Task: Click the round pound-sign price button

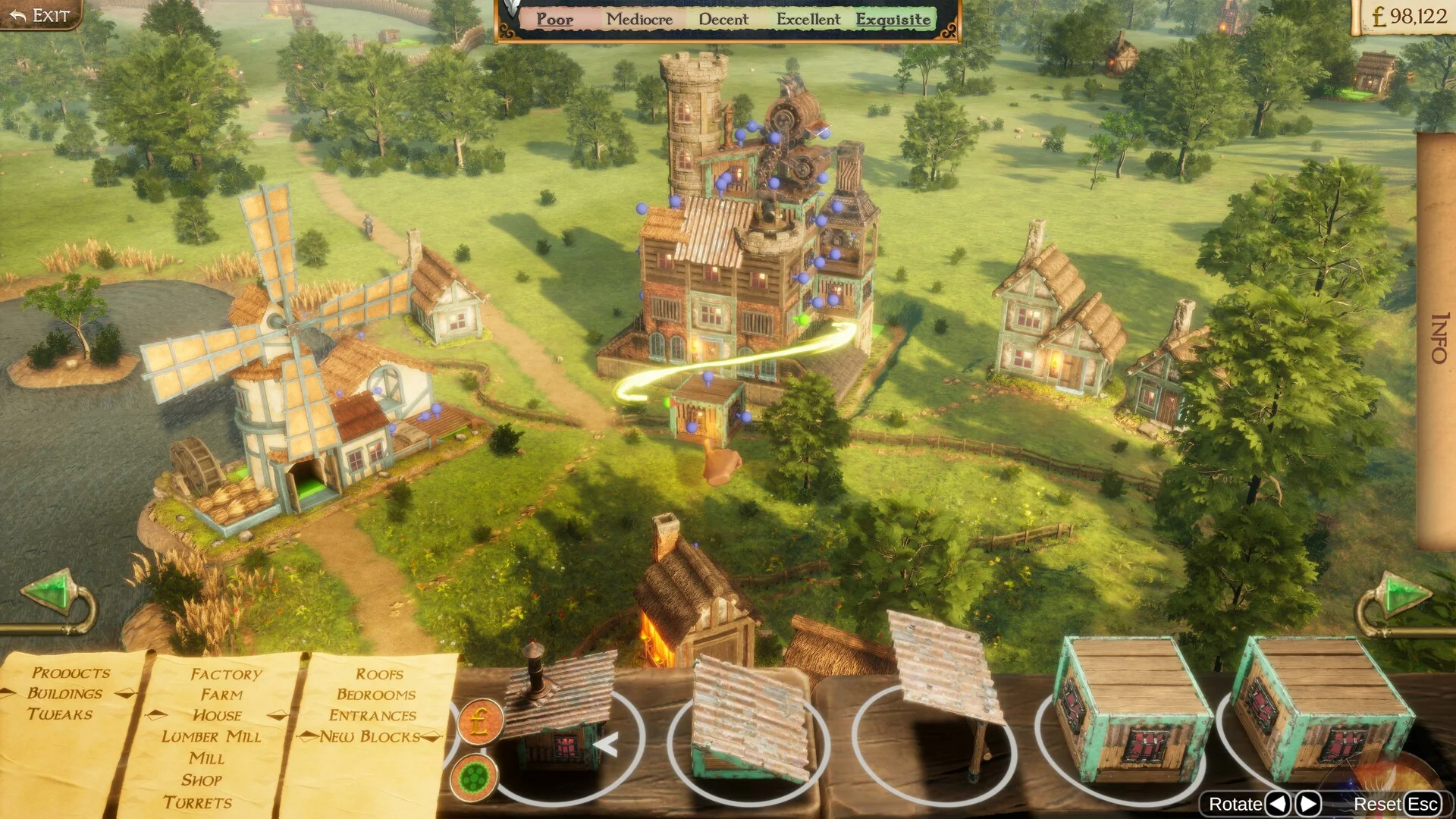Action: [480, 721]
